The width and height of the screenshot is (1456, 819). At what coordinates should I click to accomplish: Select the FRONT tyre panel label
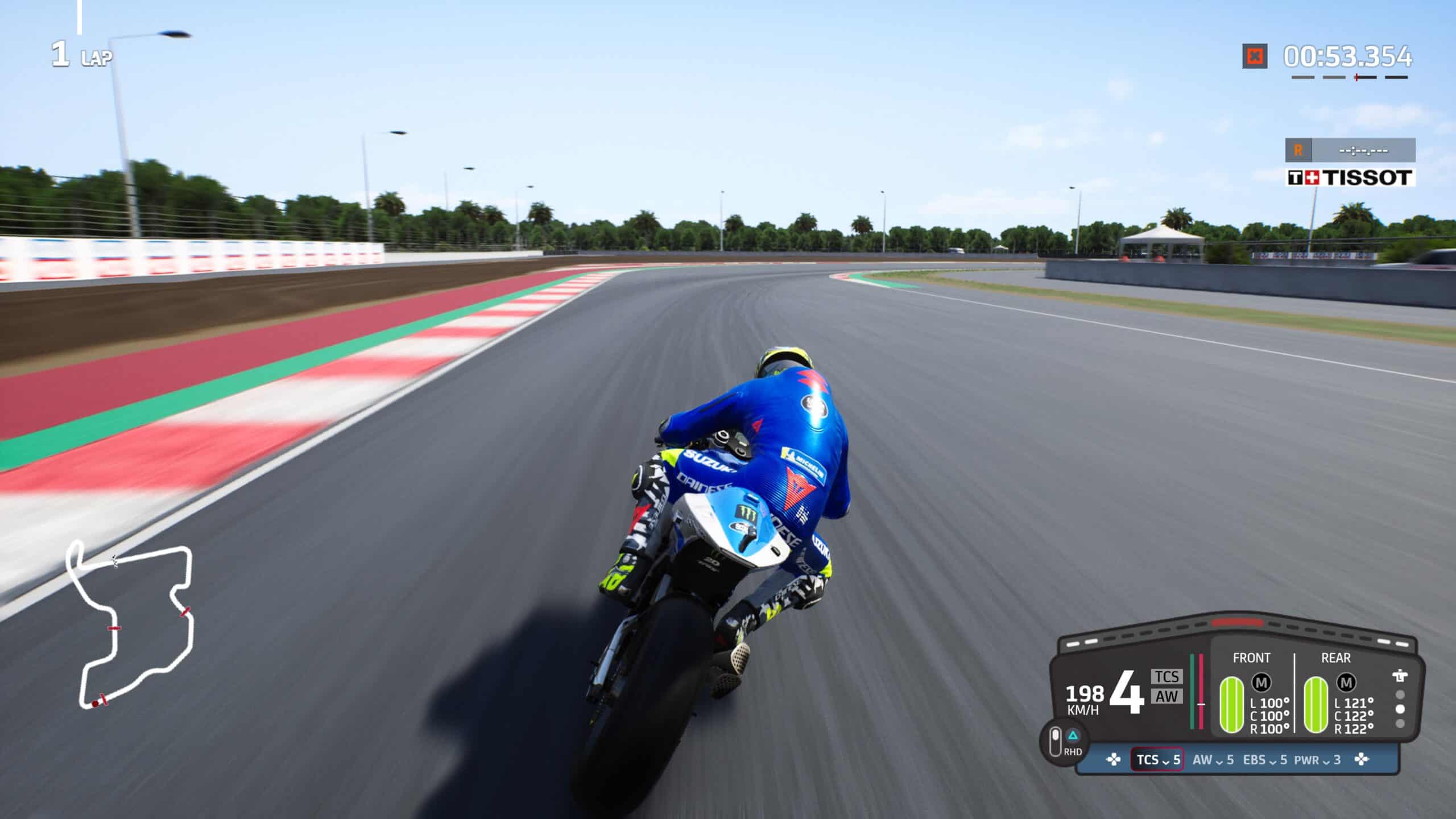pyautogui.click(x=1252, y=657)
